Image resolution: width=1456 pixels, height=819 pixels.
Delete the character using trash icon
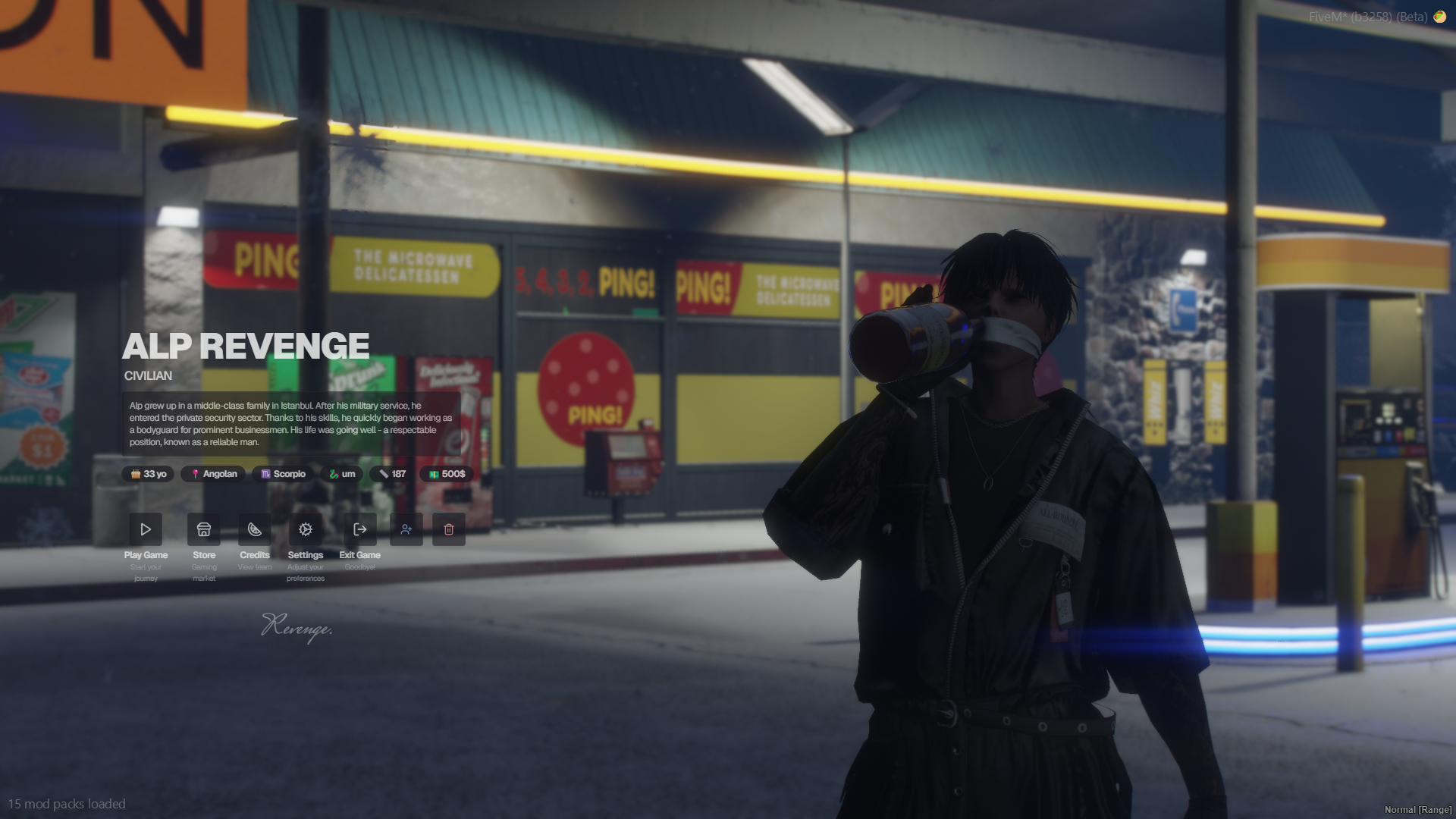[449, 529]
